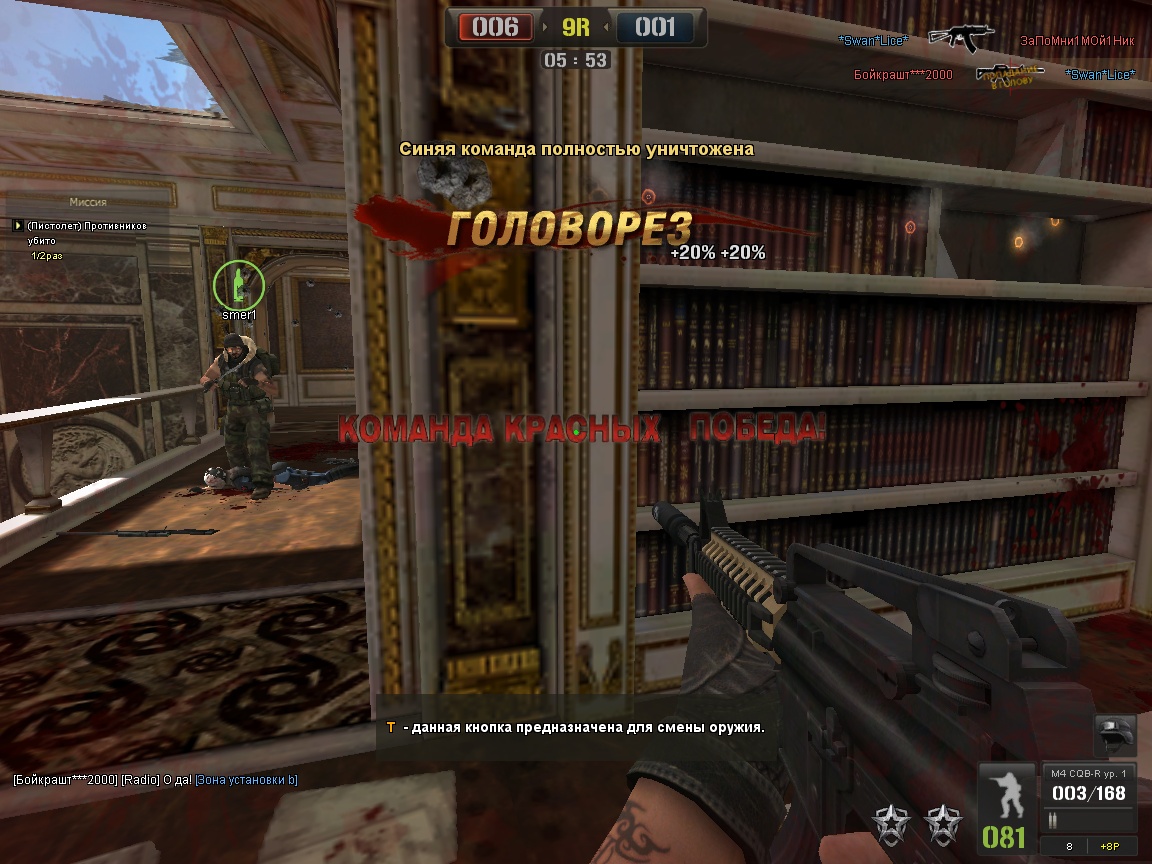Click the left silver star medal
Image resolution: width=1152 pixels, height=864 pixels.
888,823
